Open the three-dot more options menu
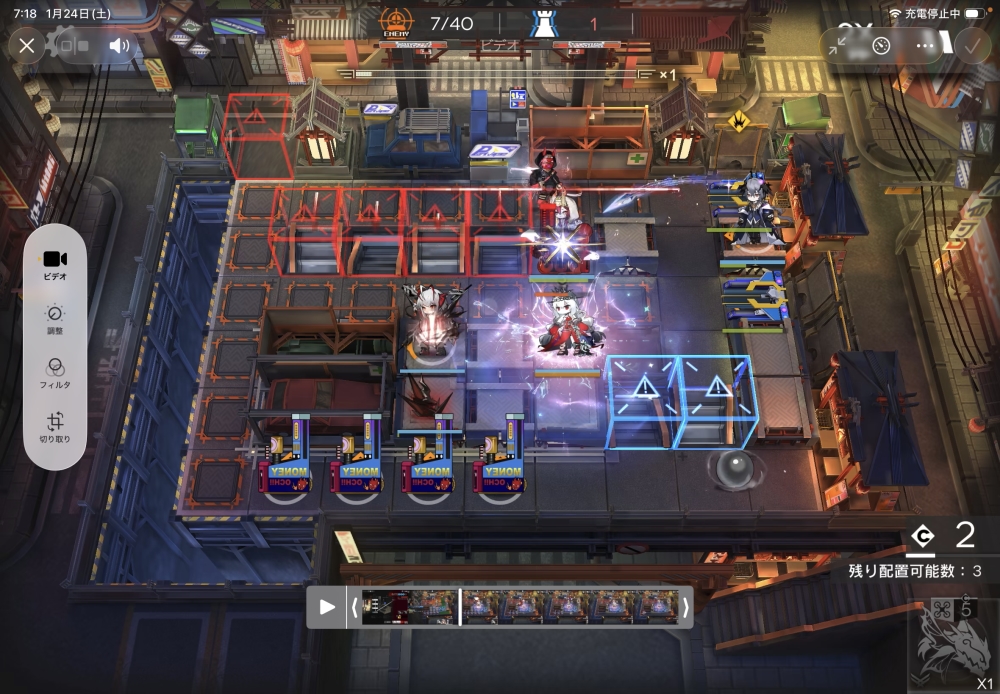Viewport: 1000px width, 694px height. tap(925, 45)
